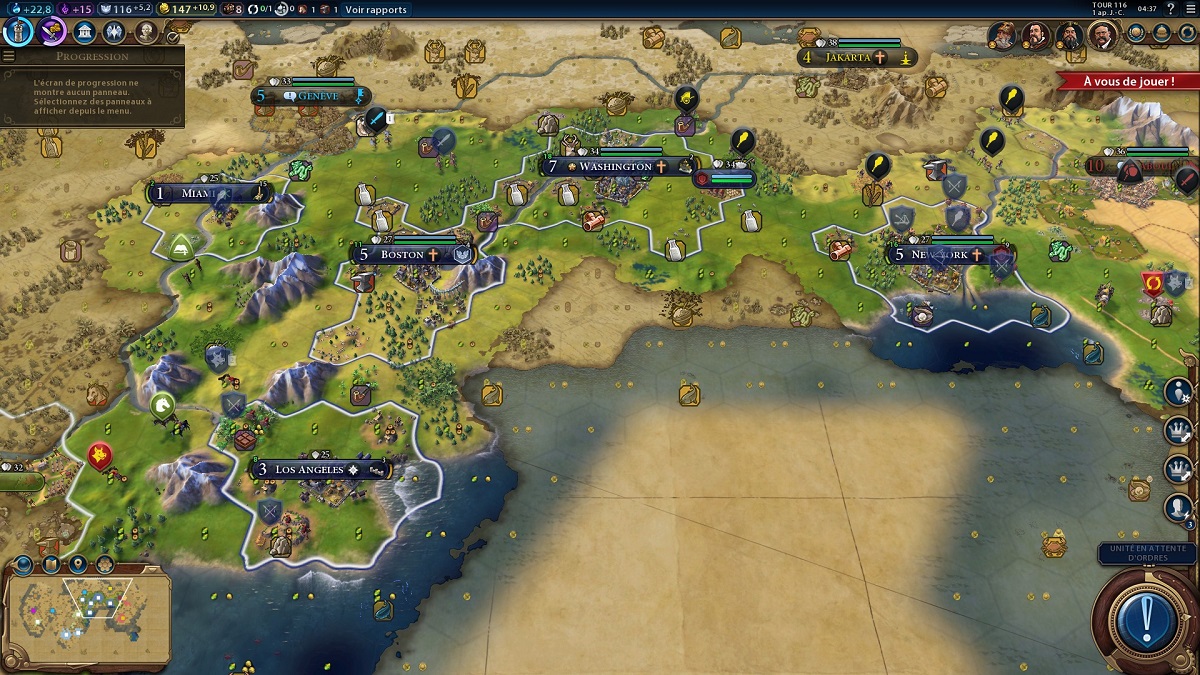The width and height of the screenshot is (1200, 675).
Task: Open the minimap lens options book icon
Action: [50, 566]
